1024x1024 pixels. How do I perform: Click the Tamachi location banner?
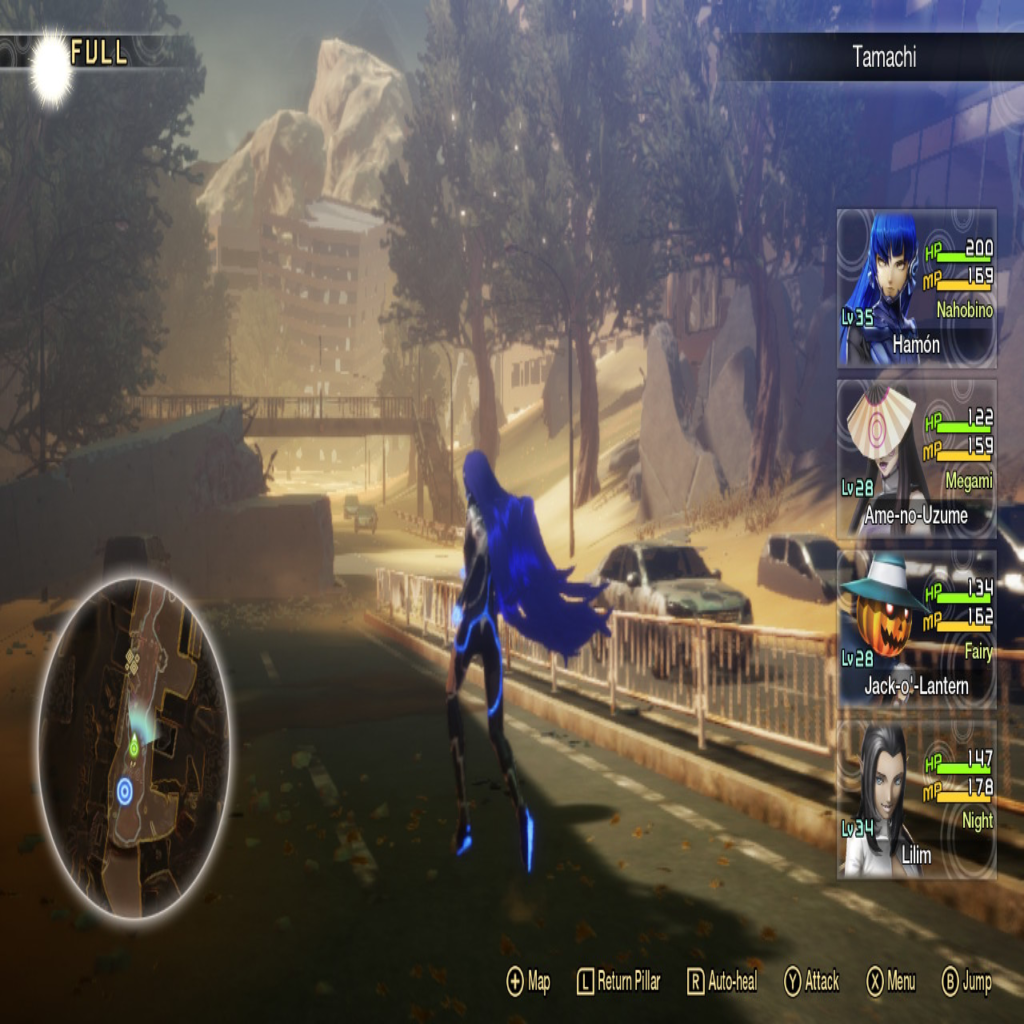coord(883,57)
